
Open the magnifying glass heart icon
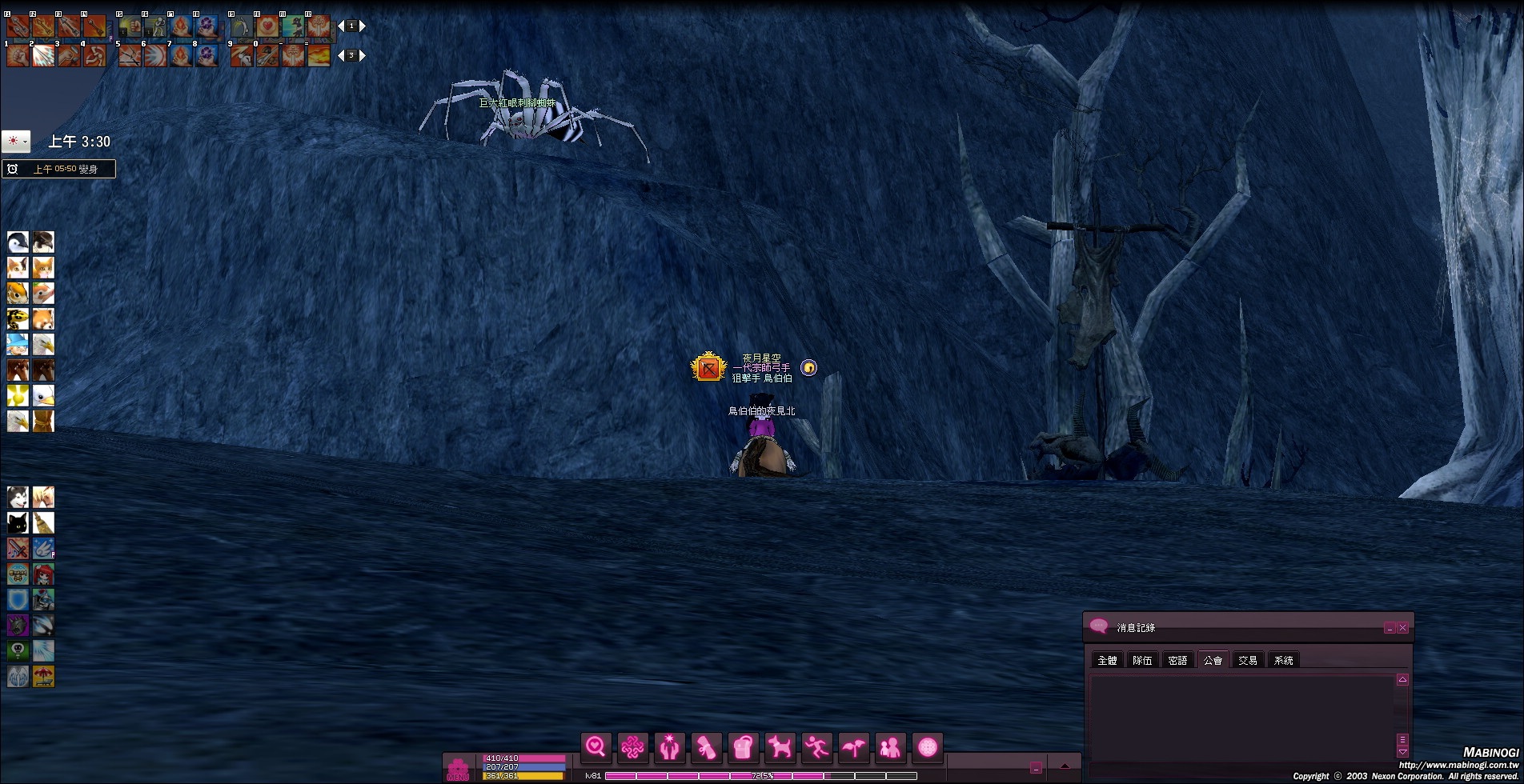click(x=596, y=747)
